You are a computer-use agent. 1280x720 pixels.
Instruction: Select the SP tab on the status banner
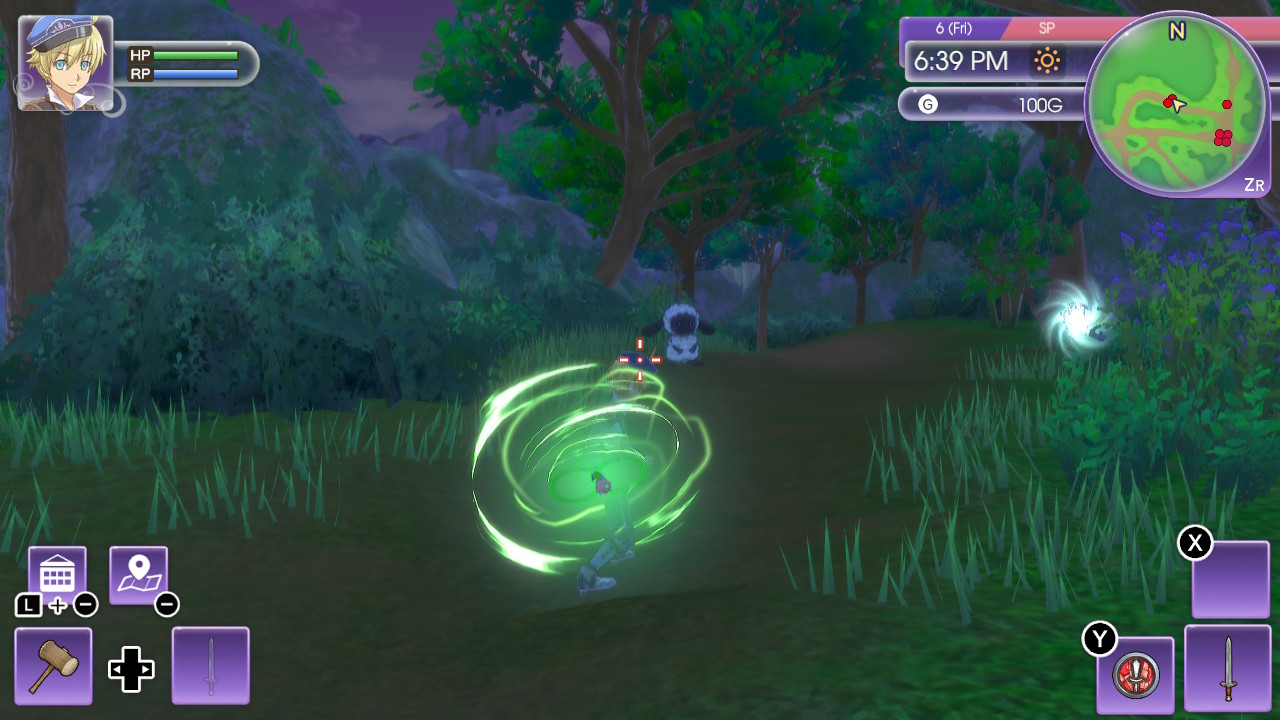coord(1046,29)
